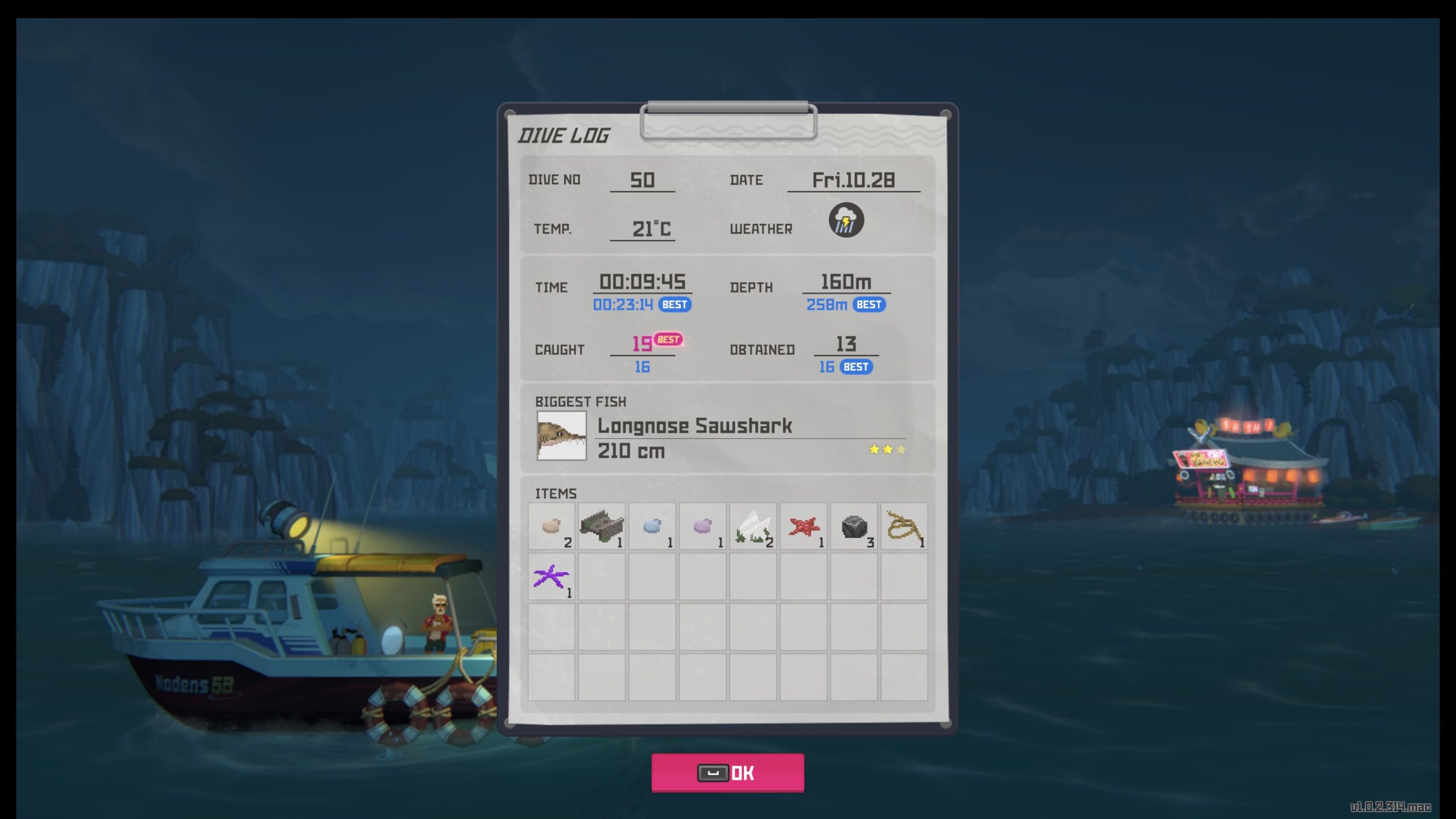Click the red starfish item slot
The height and width of the screenshot is (819, 1456).
803,526
